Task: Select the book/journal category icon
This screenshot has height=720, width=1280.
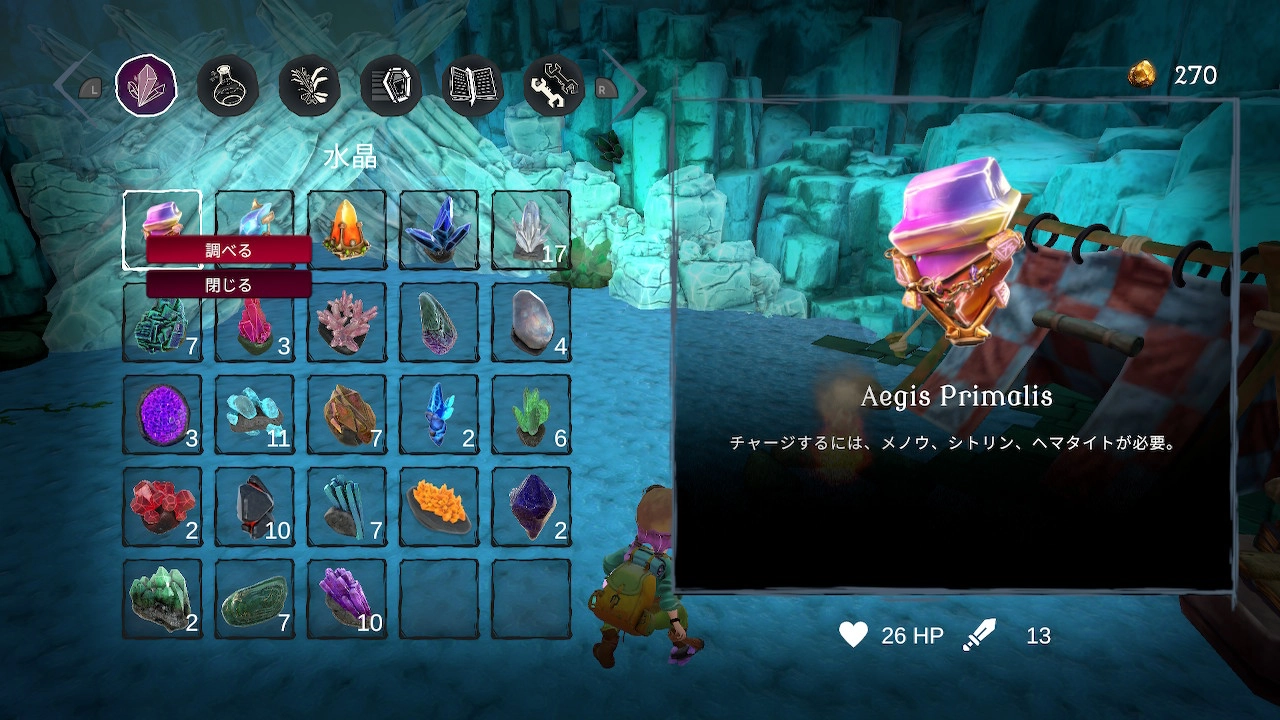Action: point(471,86)
